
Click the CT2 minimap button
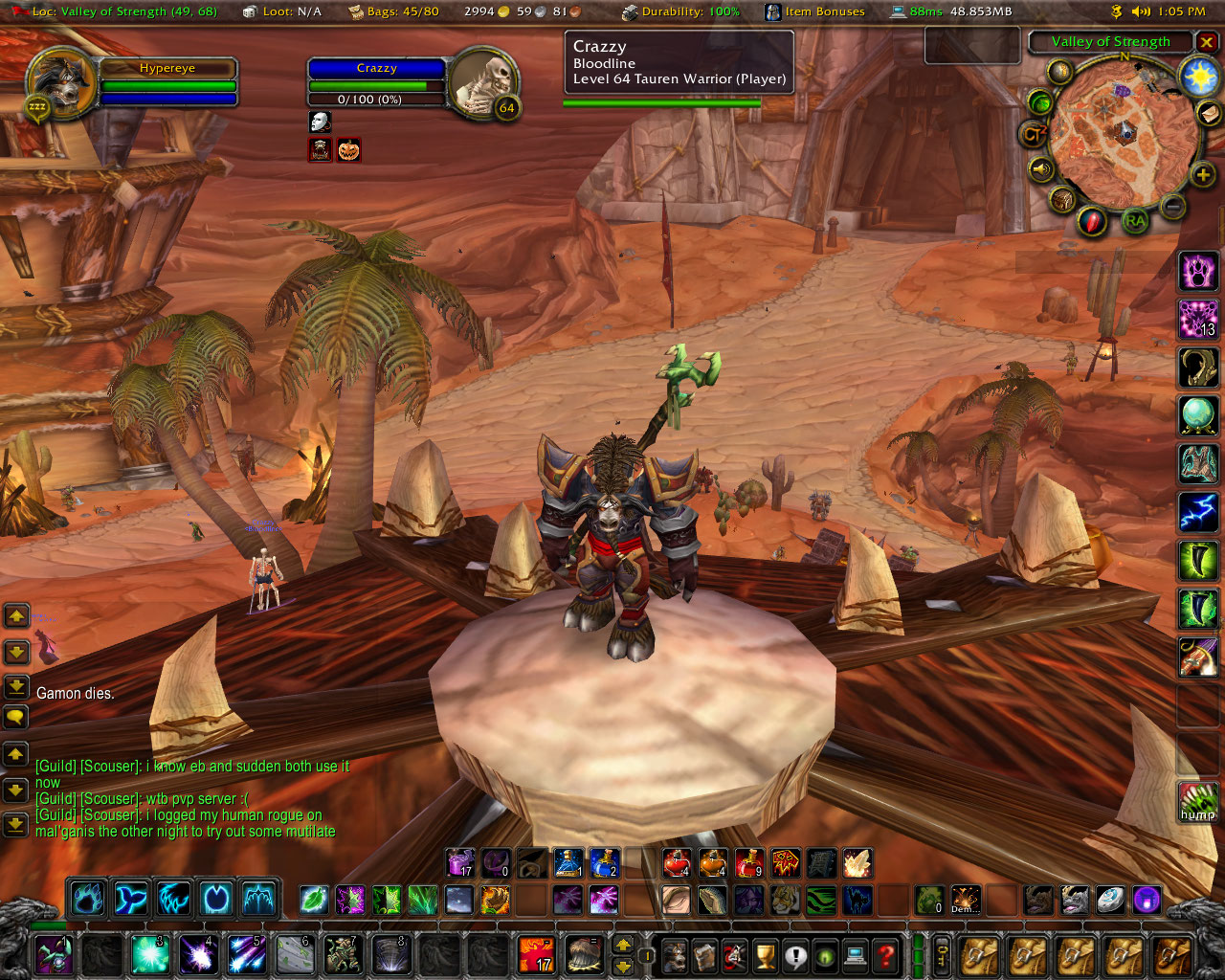coord(1032,135)
